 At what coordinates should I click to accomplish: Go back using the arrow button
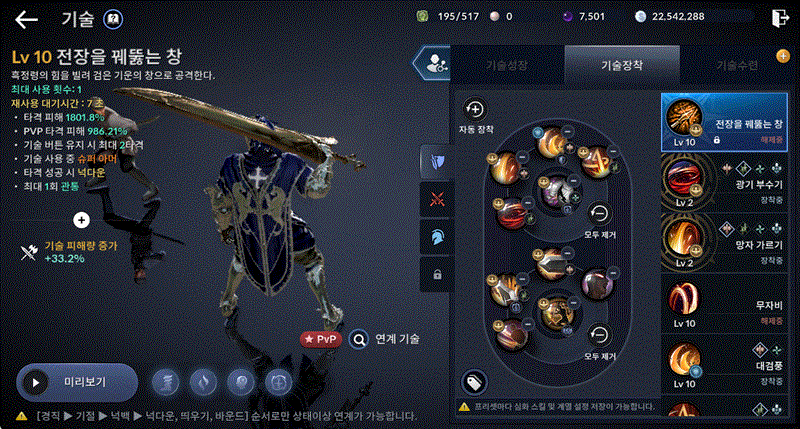pos(27,19)
